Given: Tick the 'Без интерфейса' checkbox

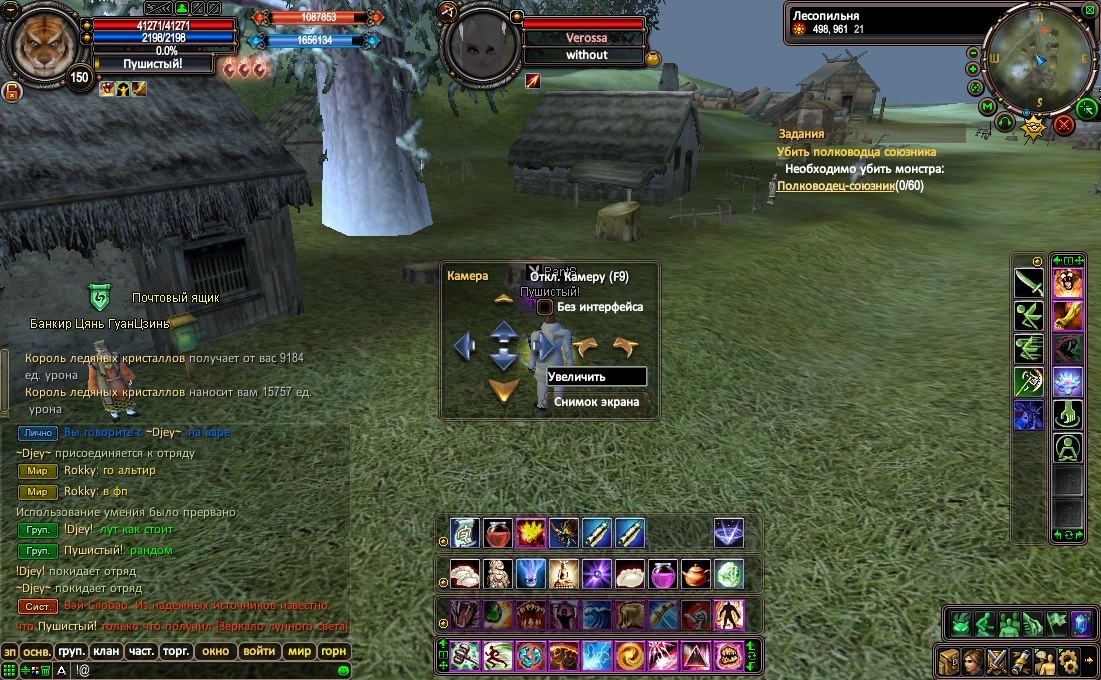Looking at the screenshot, I should tap(545, 307).
